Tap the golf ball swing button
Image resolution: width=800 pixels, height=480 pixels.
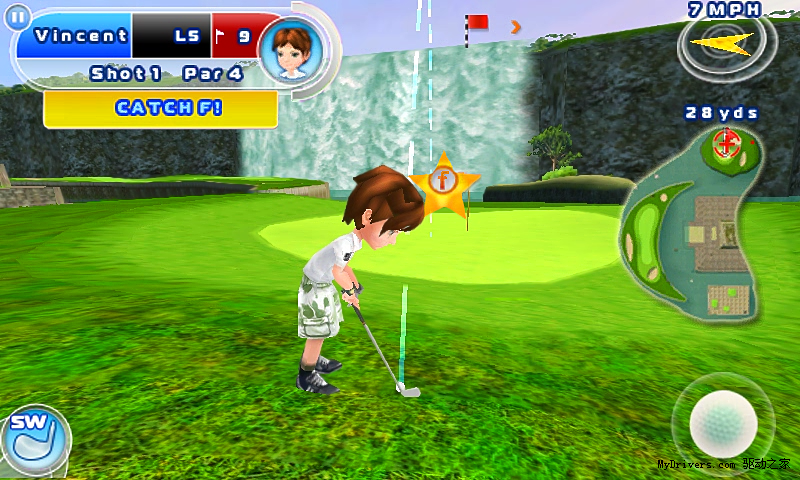724,422
